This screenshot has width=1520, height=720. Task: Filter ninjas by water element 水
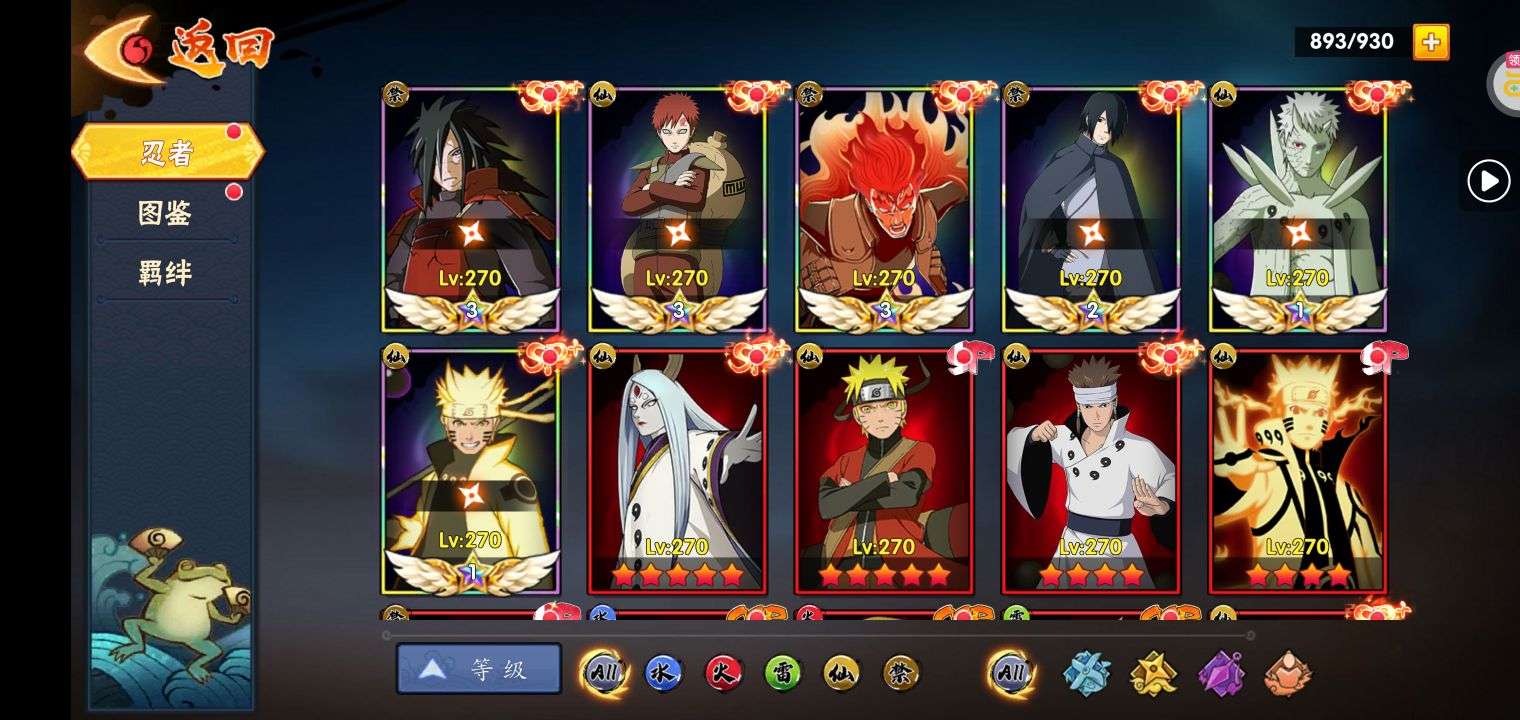click(x=663, y=673)
